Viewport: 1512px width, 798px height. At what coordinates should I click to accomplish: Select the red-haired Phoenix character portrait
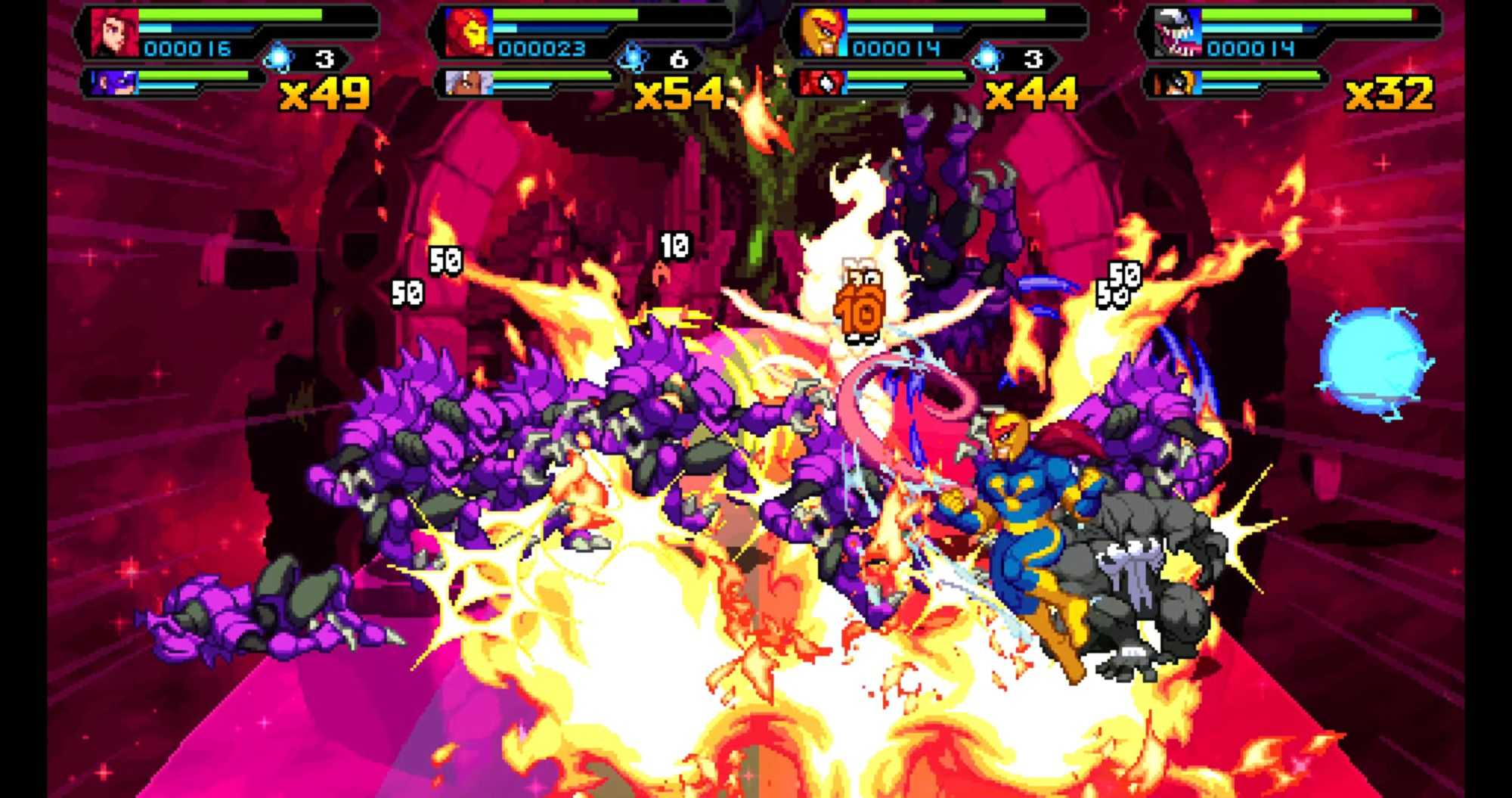[115, 33]
